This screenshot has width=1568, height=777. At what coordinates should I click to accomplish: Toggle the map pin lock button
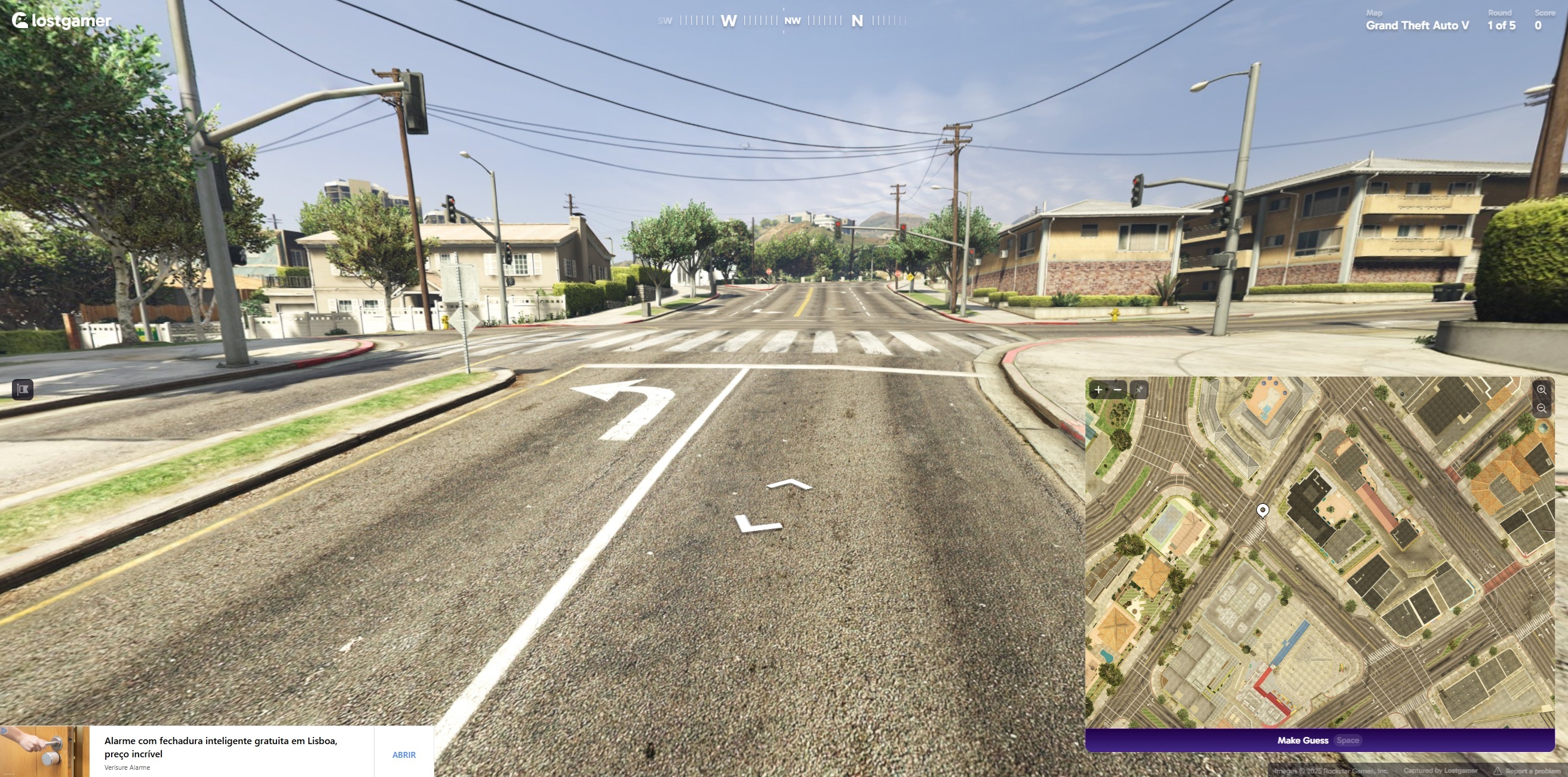click(1139, 390)
